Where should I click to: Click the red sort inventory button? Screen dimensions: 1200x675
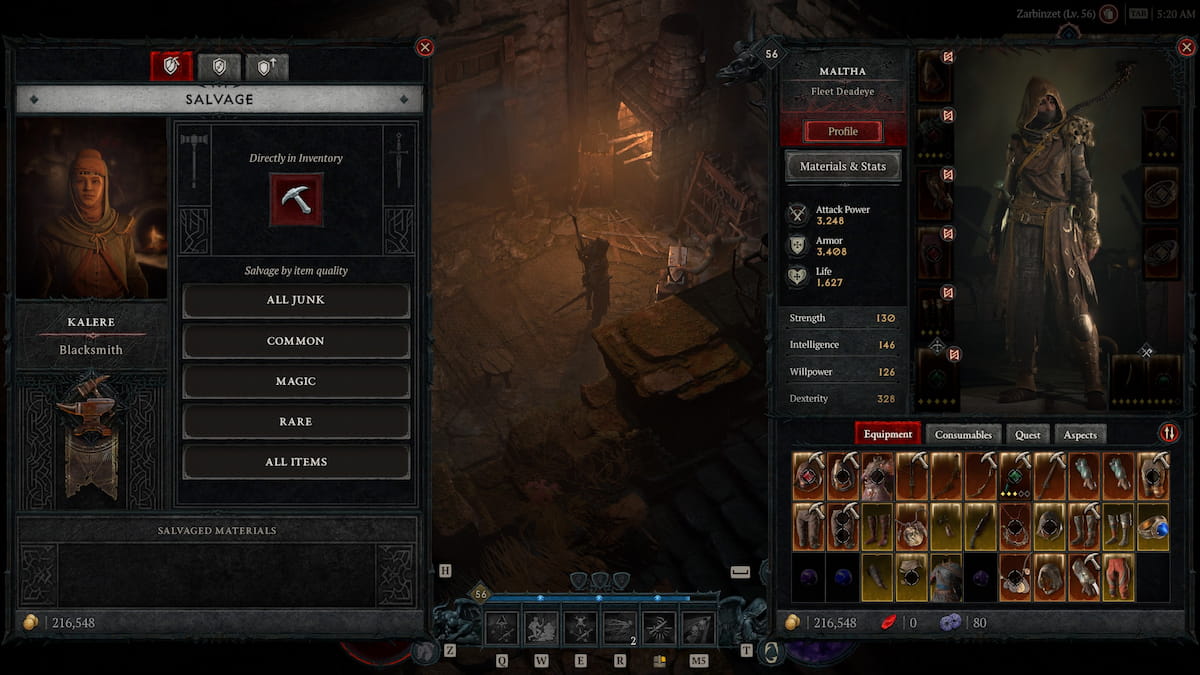click(x=1169, y=433)
